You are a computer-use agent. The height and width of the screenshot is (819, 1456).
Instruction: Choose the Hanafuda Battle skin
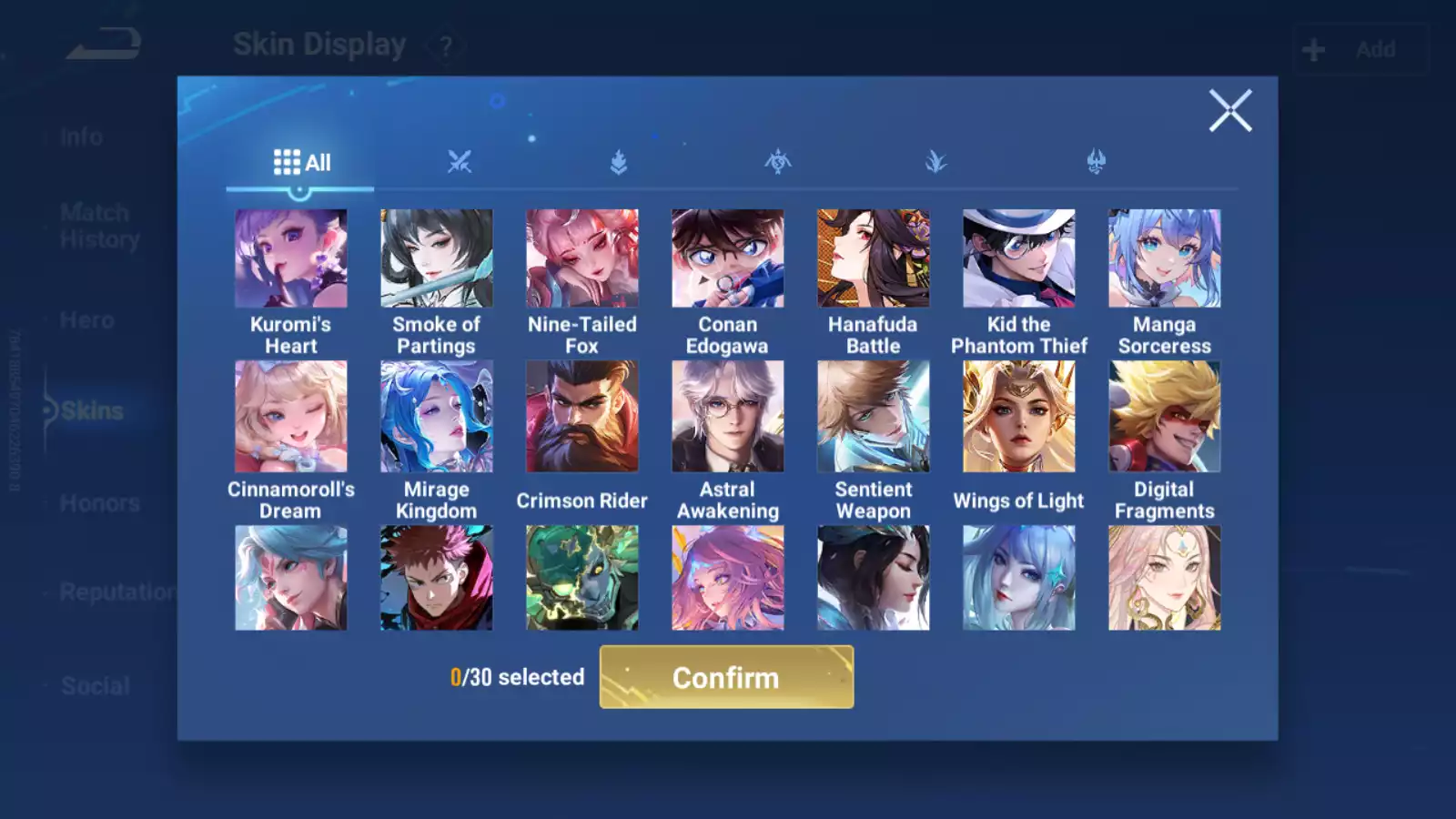(873, 258)
